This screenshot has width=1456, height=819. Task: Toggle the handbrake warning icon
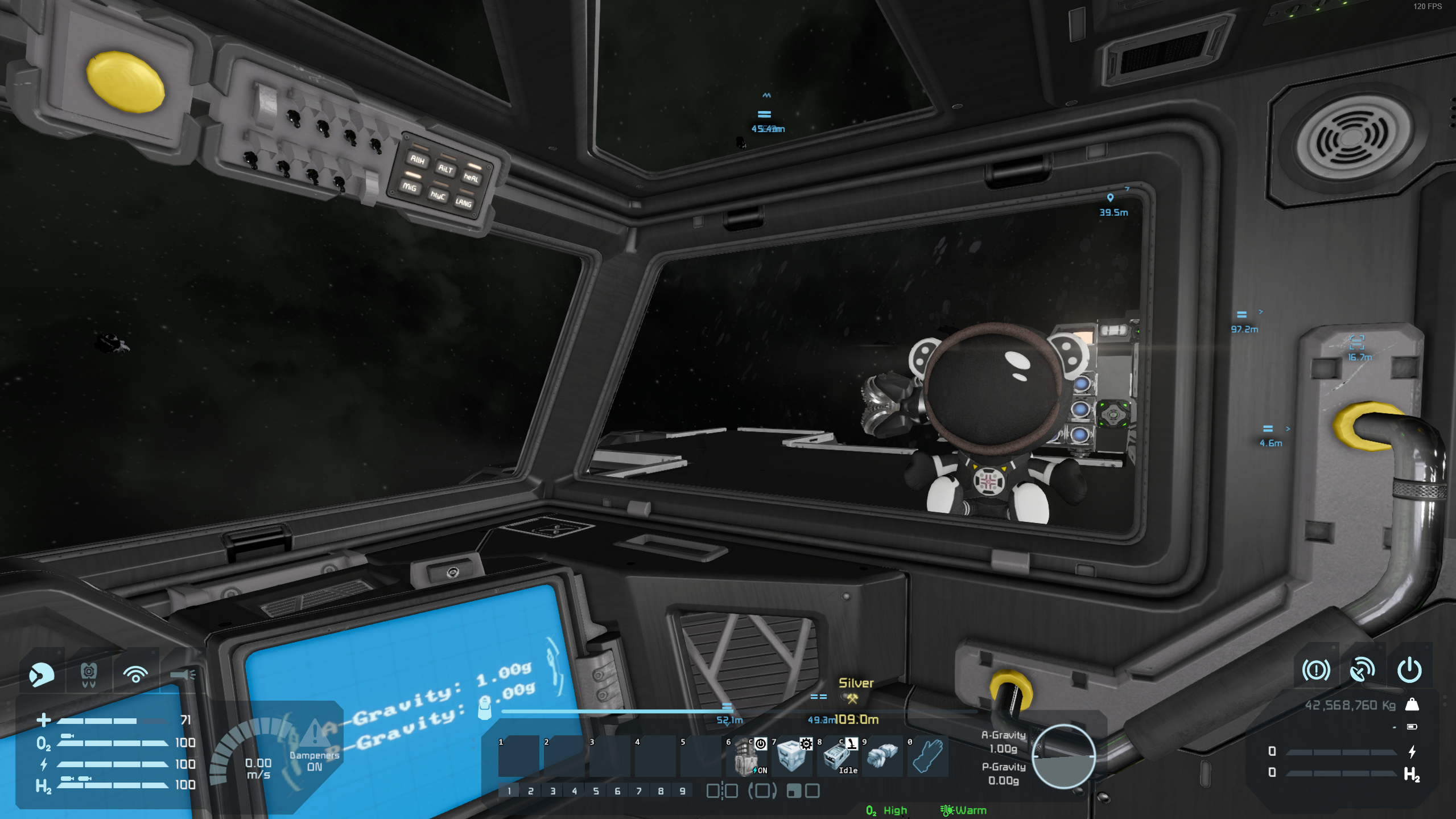(x=1315, y=670)
